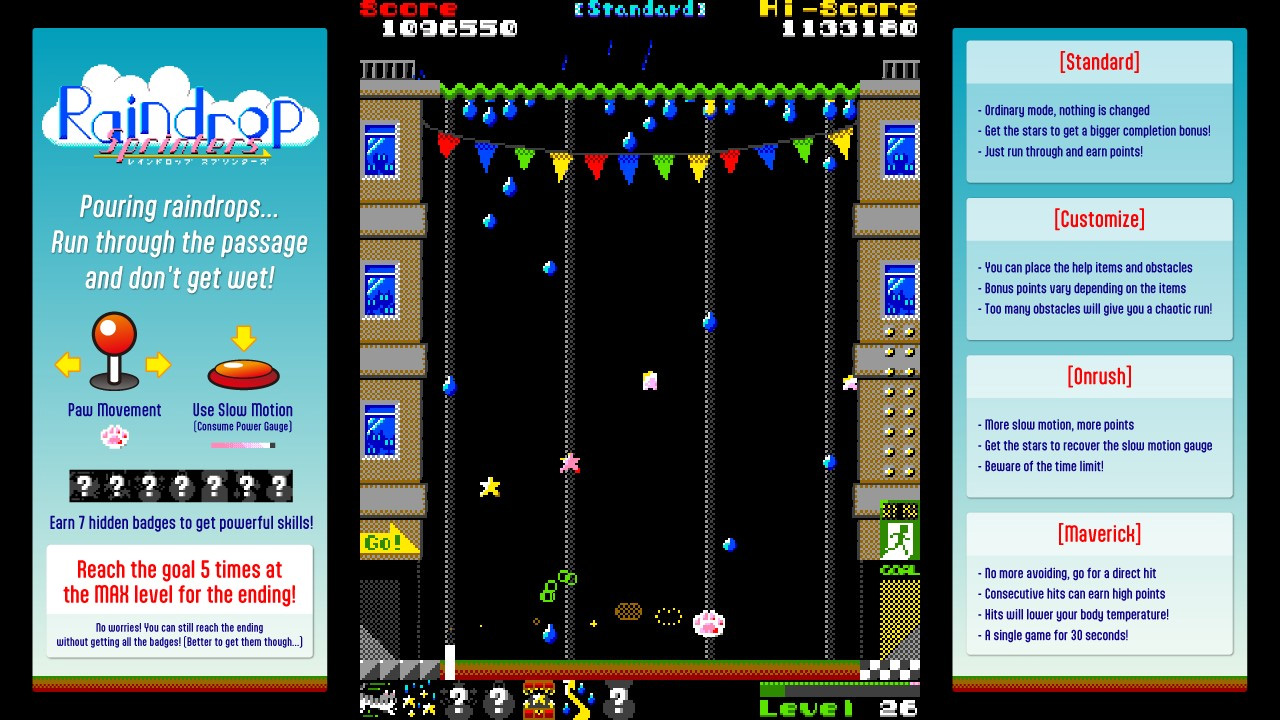Click the pink paw print icon below Paw Movement
Viewport: 1280px width, 720px height.
[x=114, y=436]
